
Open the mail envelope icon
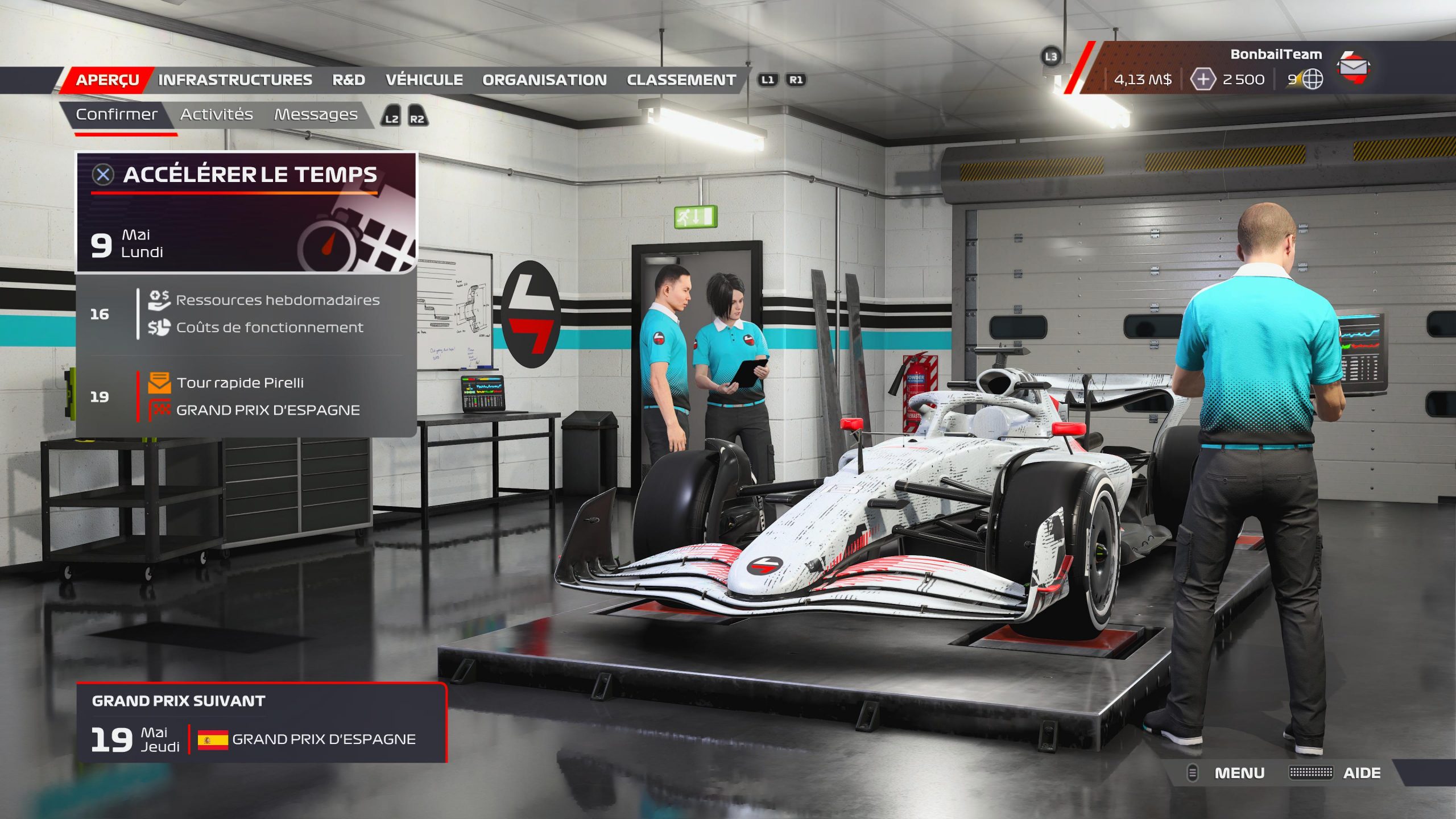[x=1354, y=68]
